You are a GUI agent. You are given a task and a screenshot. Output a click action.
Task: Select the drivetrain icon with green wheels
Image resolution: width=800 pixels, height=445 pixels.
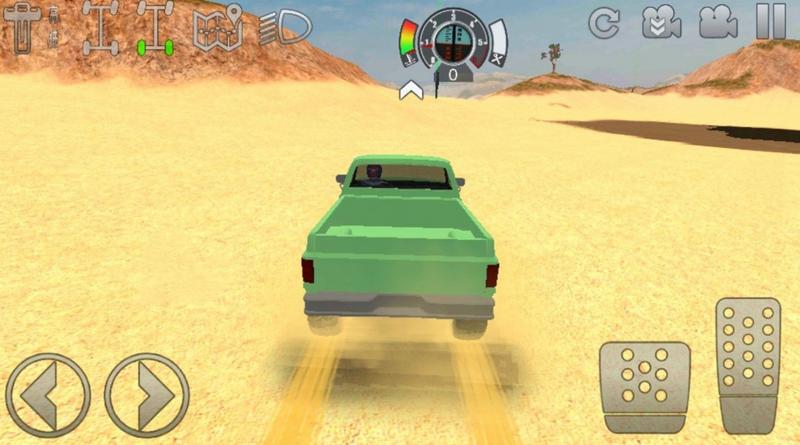[x=156, y=27]
